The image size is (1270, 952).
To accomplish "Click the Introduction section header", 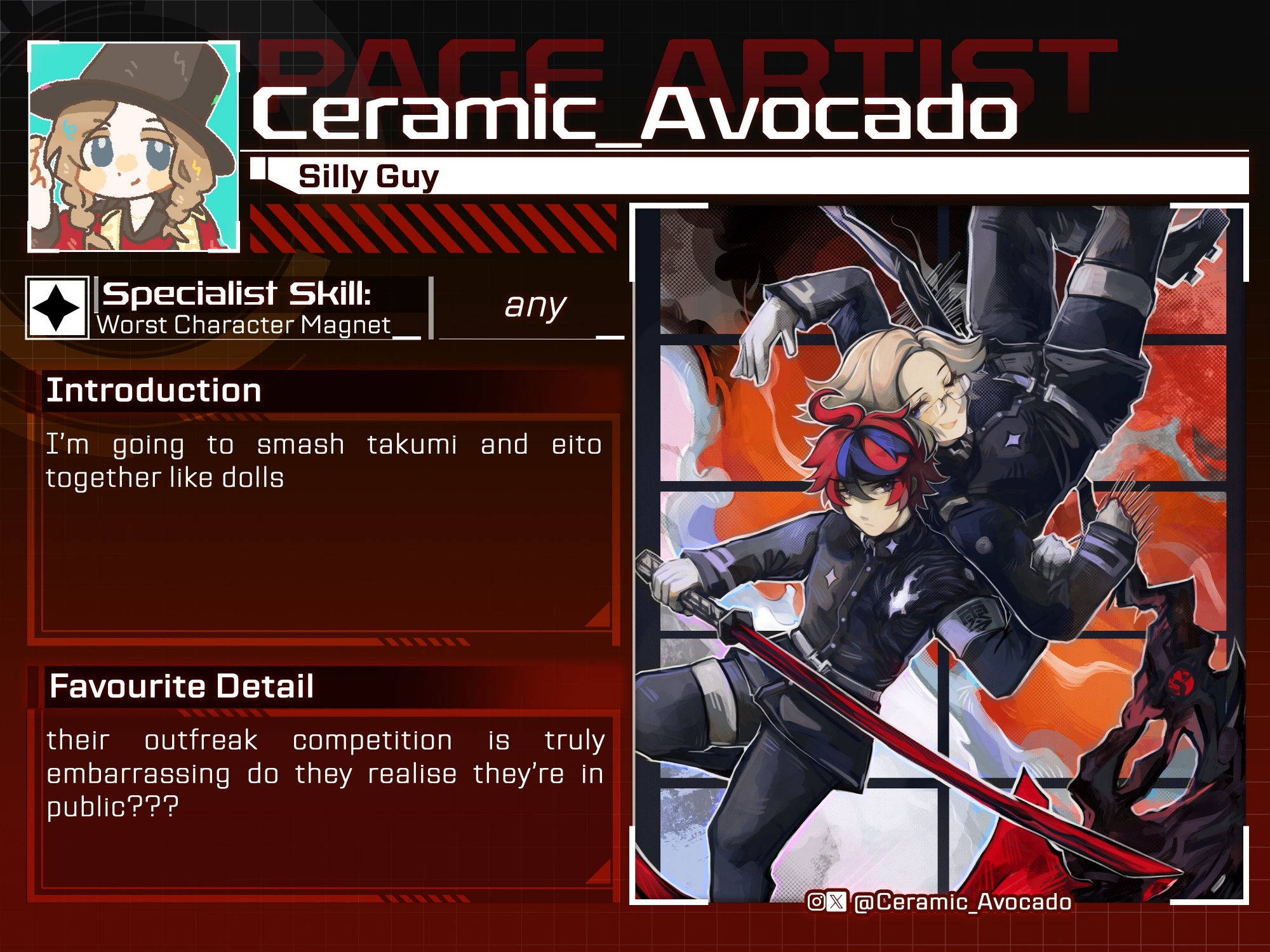I will coord(154,390).
